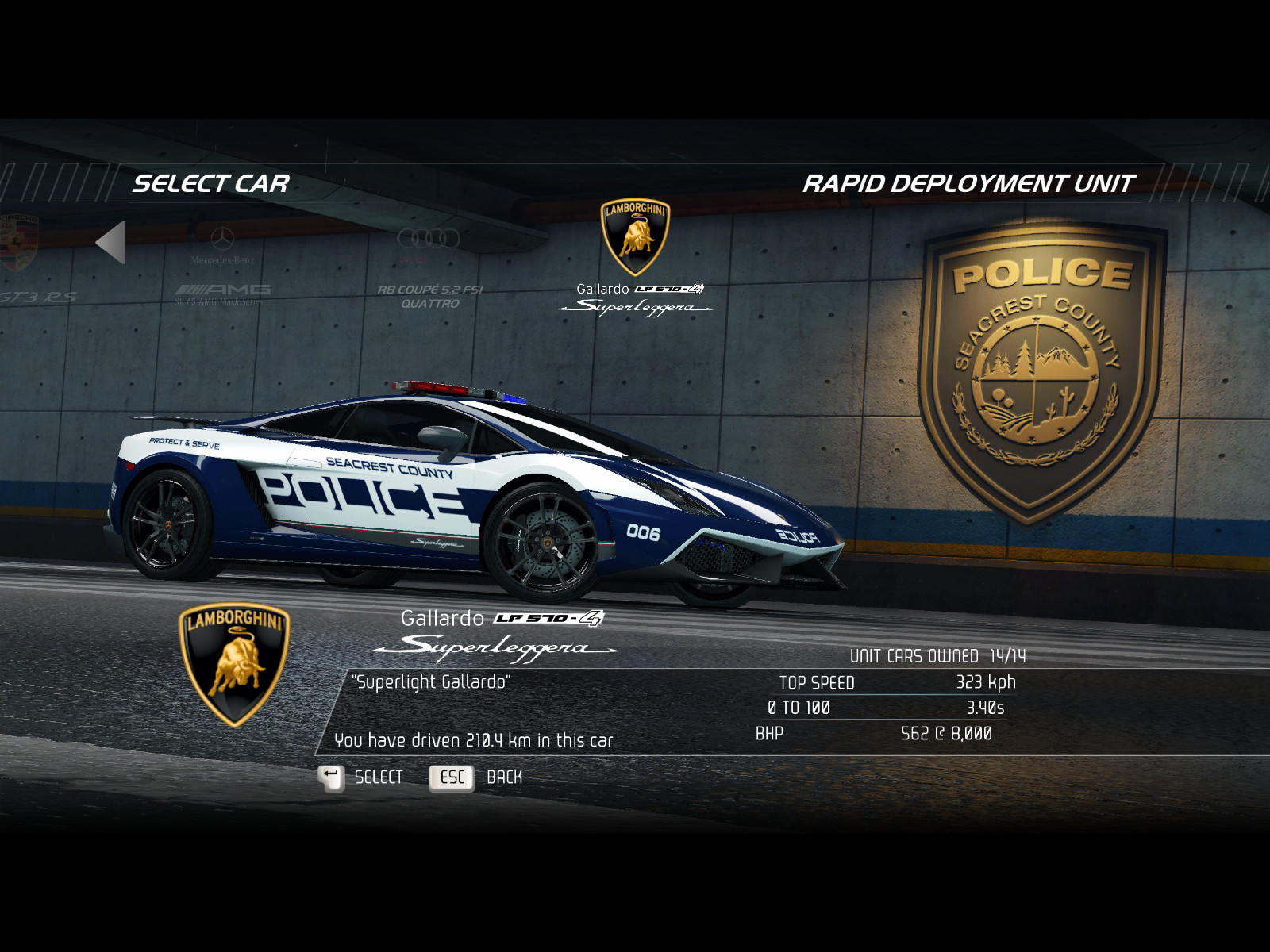Select the highlighted Gallardo Superleggera in the carousel
1270x952 pixels.
click(x=635, y=258)
